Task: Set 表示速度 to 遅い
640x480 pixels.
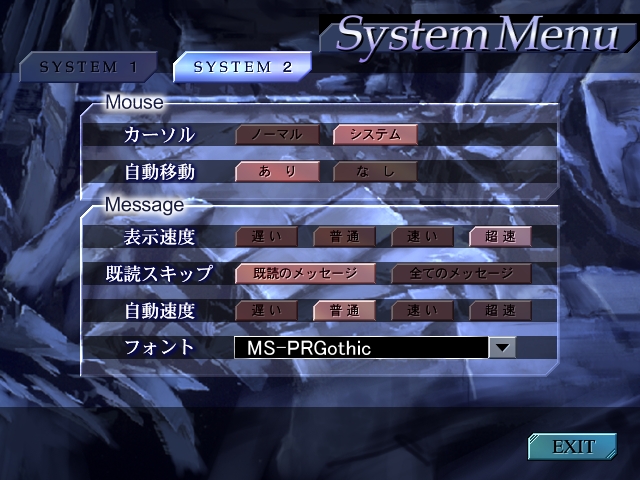Action: click(266, 237)
